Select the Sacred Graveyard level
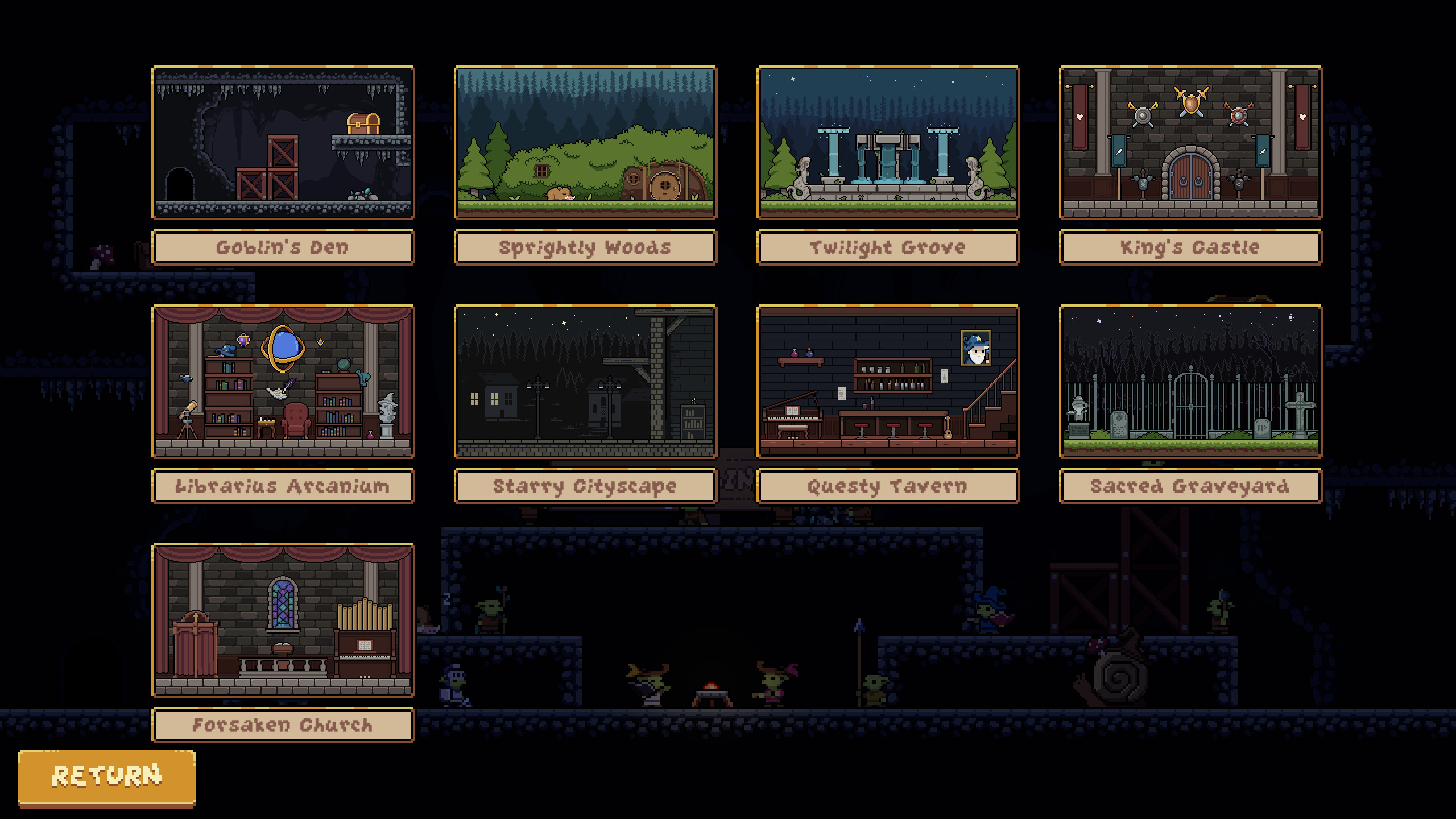 pyautogui.click(x=1191, y=381)
